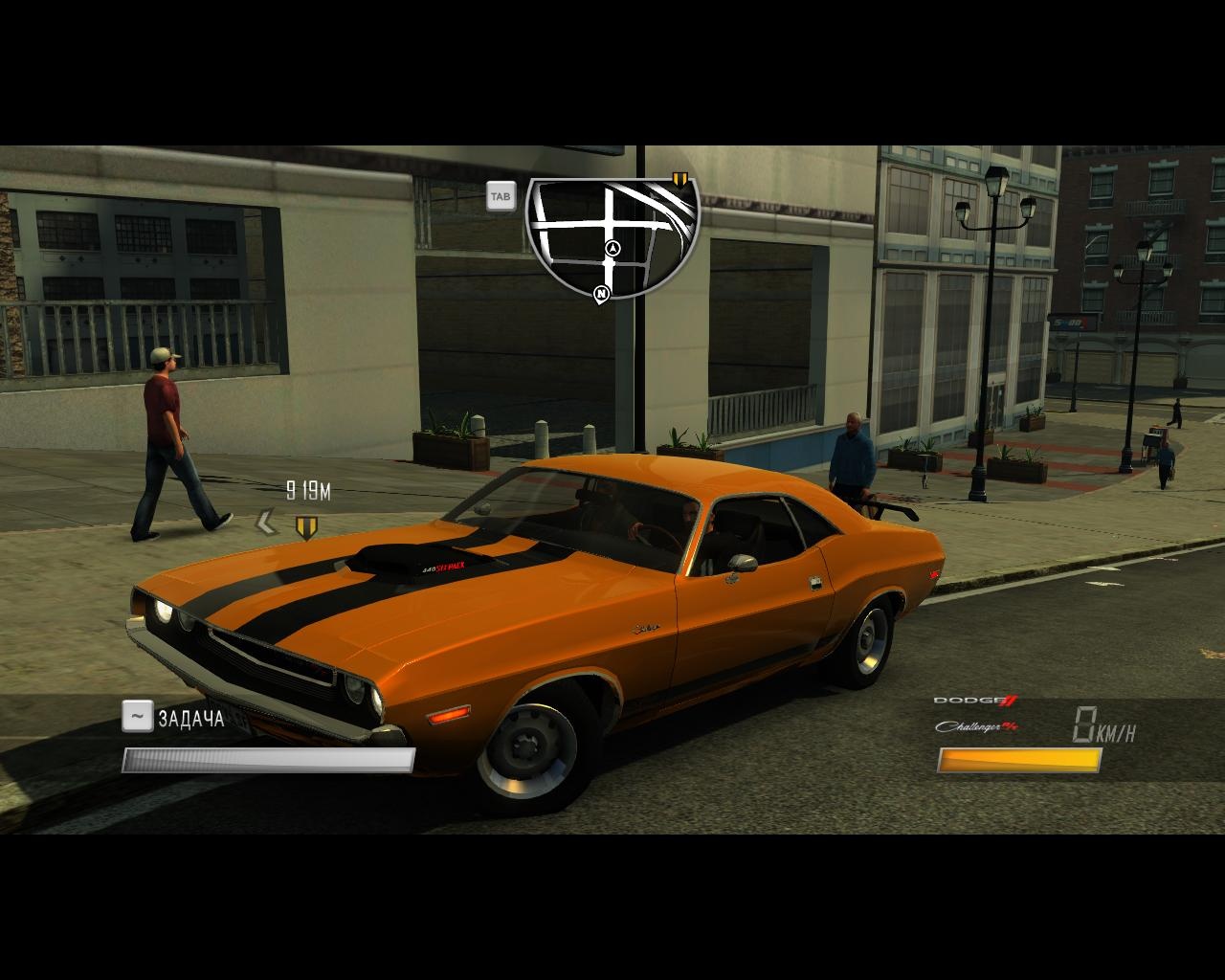Select the north N marker on minimap
The width and height of the screenshot is (1225, 980).
601,294
